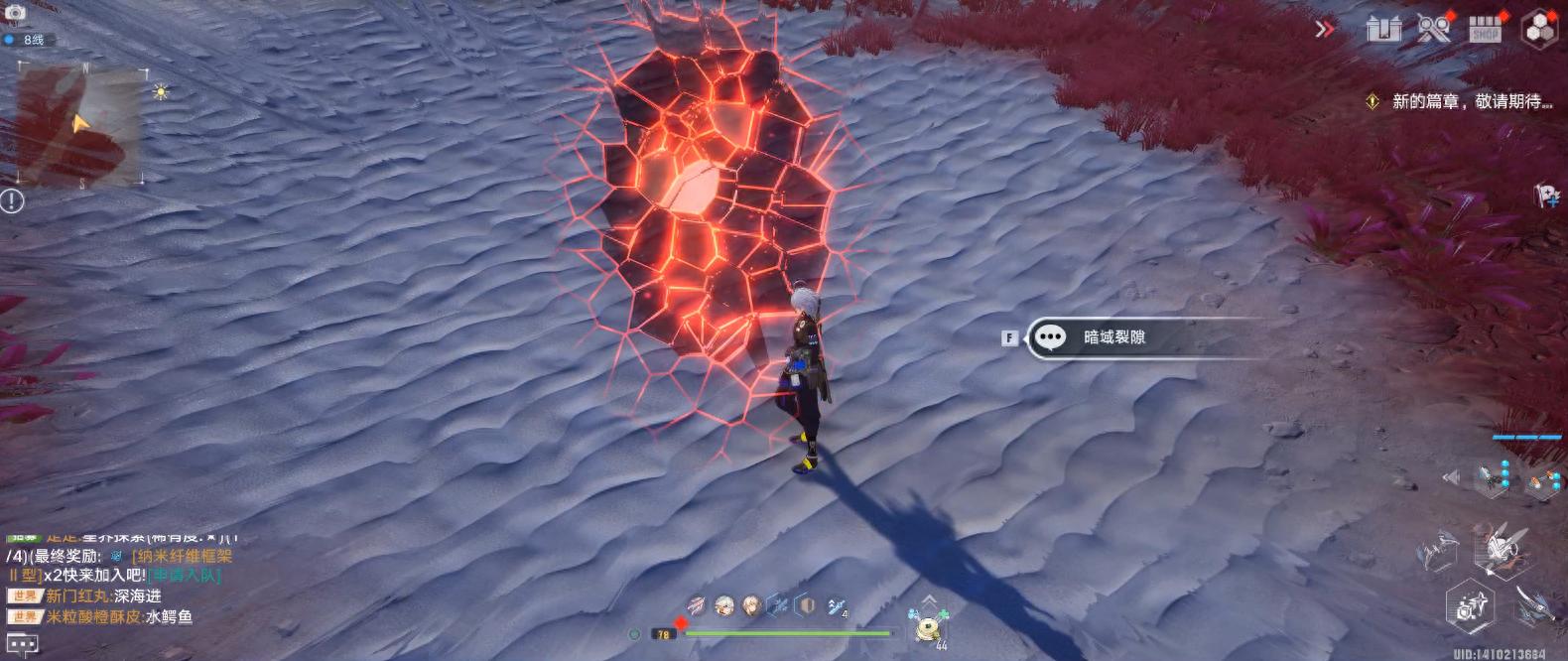
Task: Use the mech relic with three charges
Action: coord(1492,478)
